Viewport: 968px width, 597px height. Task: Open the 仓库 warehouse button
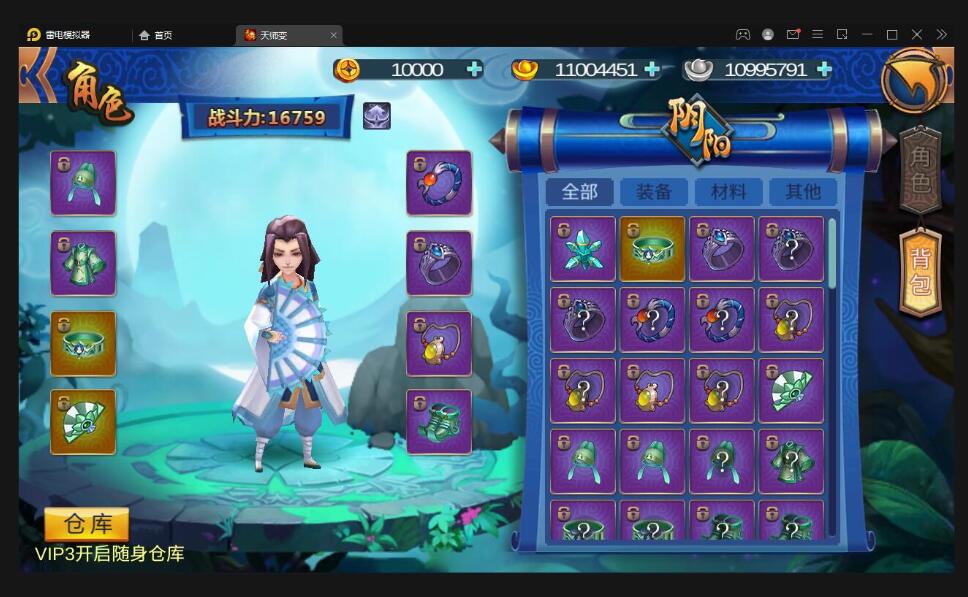pos(87,525)
